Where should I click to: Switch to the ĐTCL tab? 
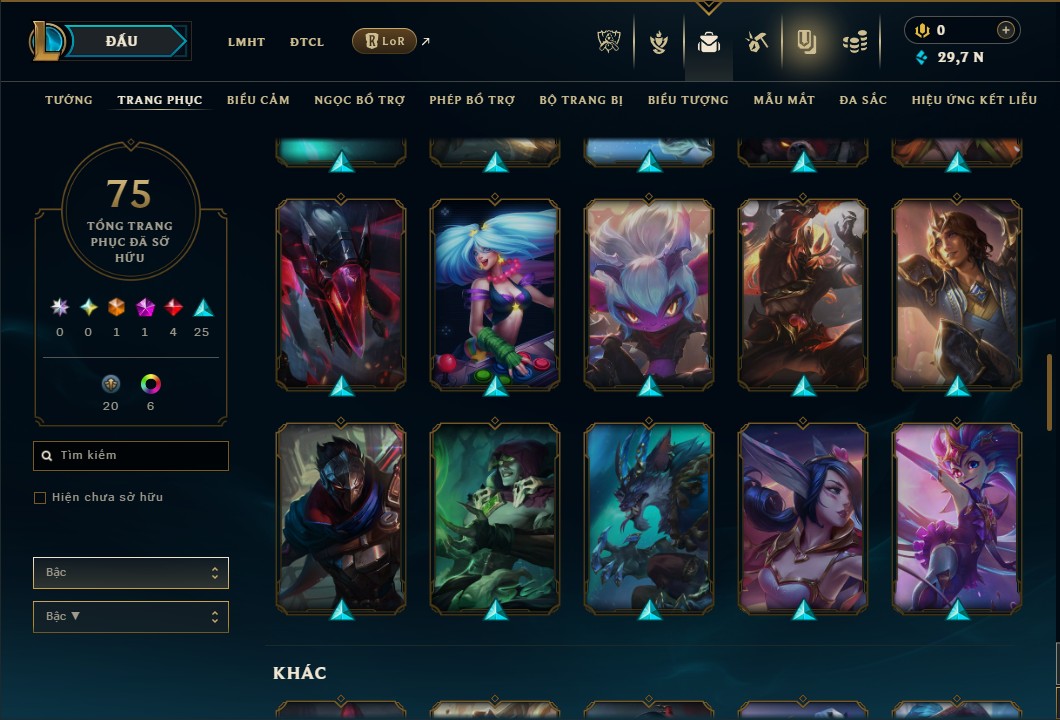click(307, 42)
